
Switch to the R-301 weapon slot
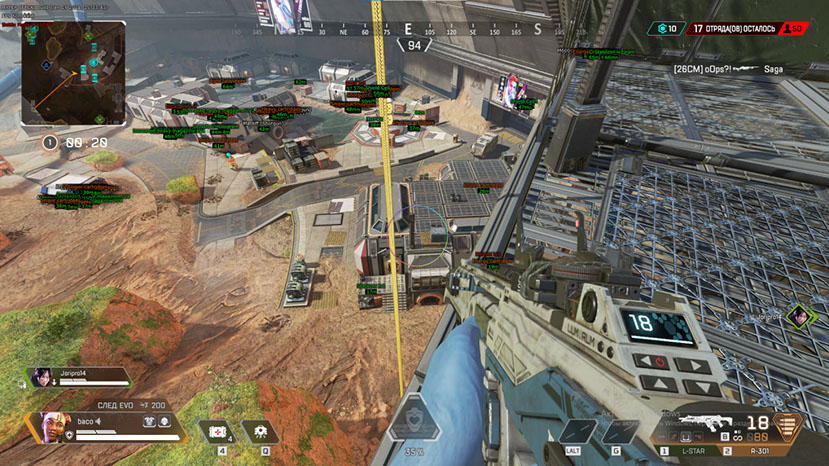point(758,453)
